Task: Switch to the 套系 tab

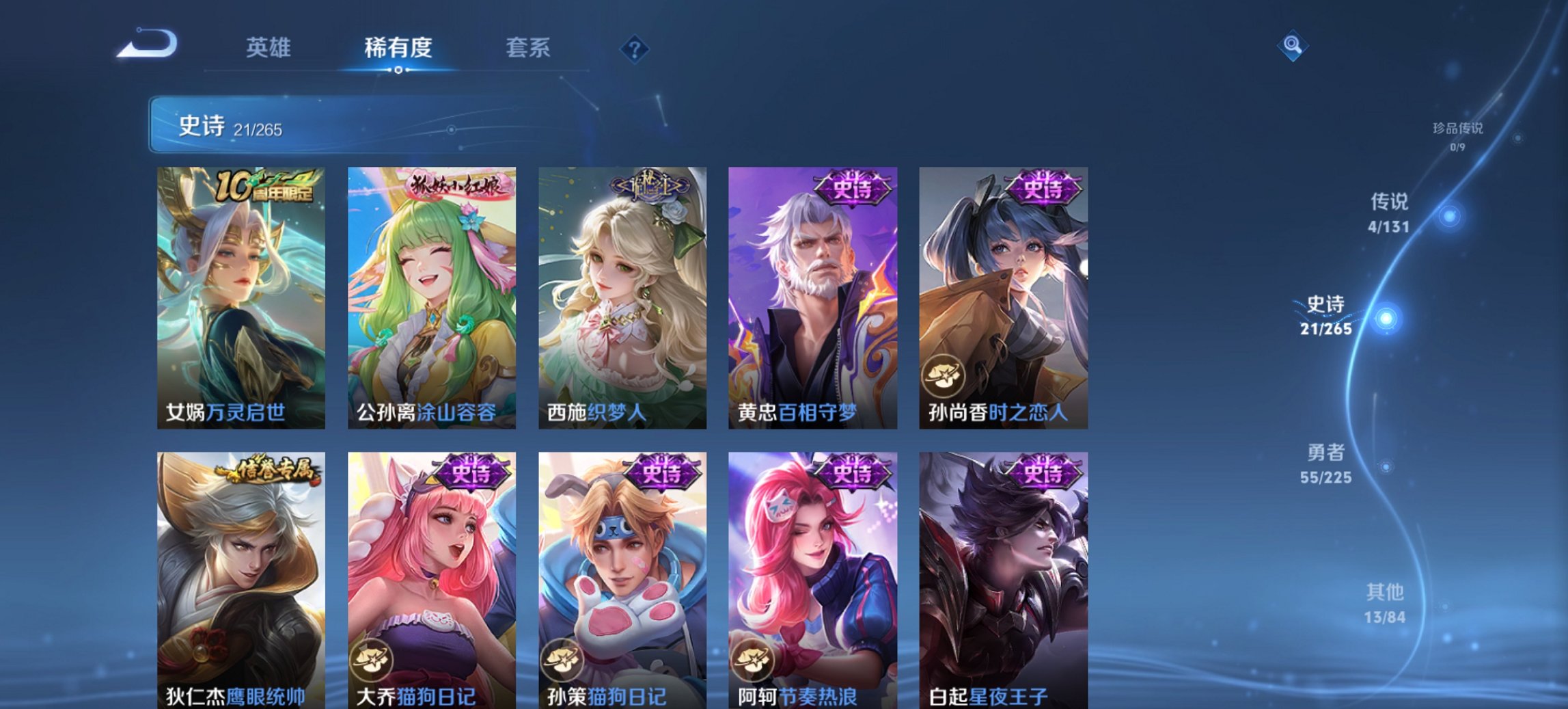Action: coord(529,47)
